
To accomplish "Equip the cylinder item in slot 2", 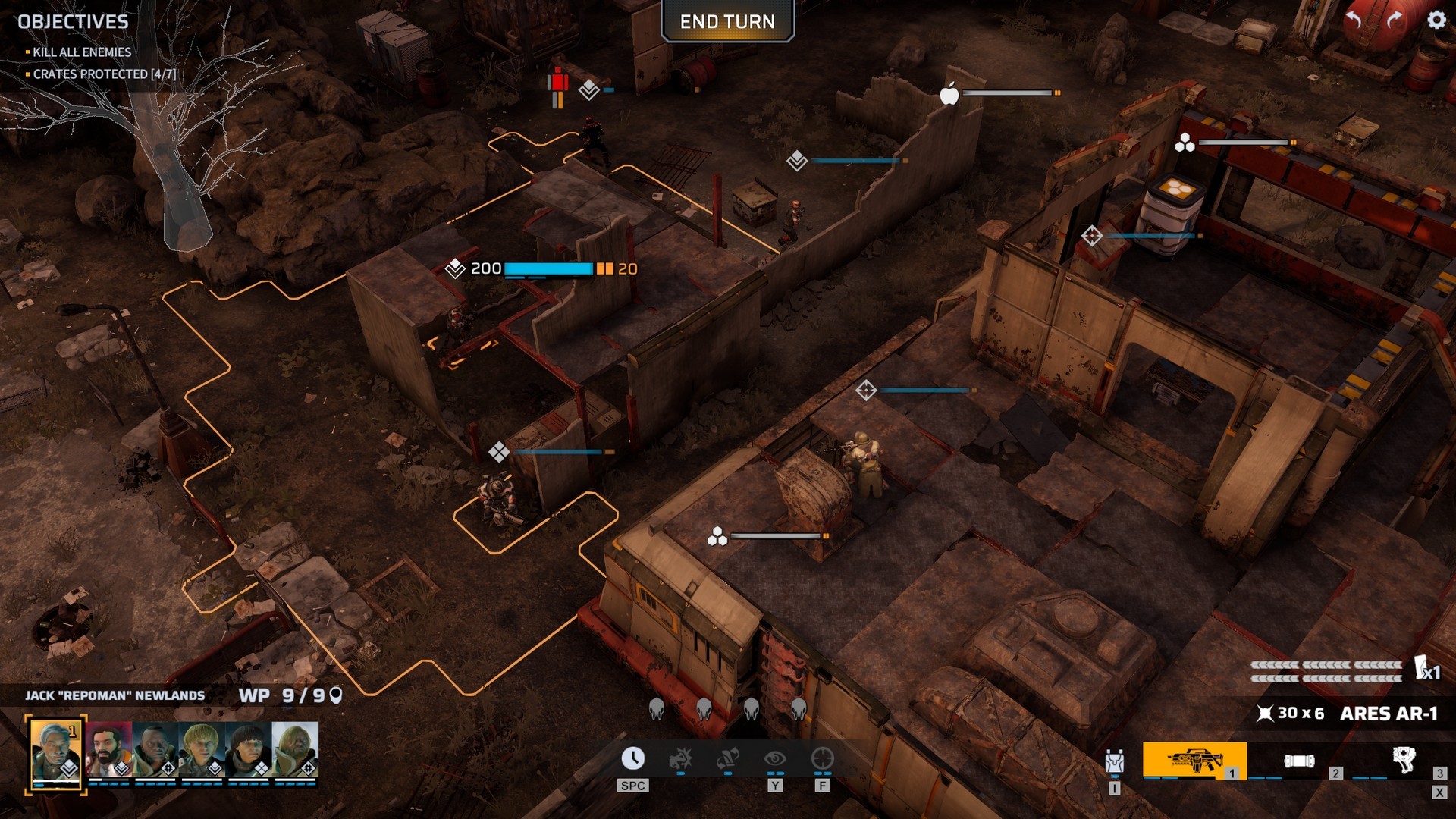I will point(1299,761).
